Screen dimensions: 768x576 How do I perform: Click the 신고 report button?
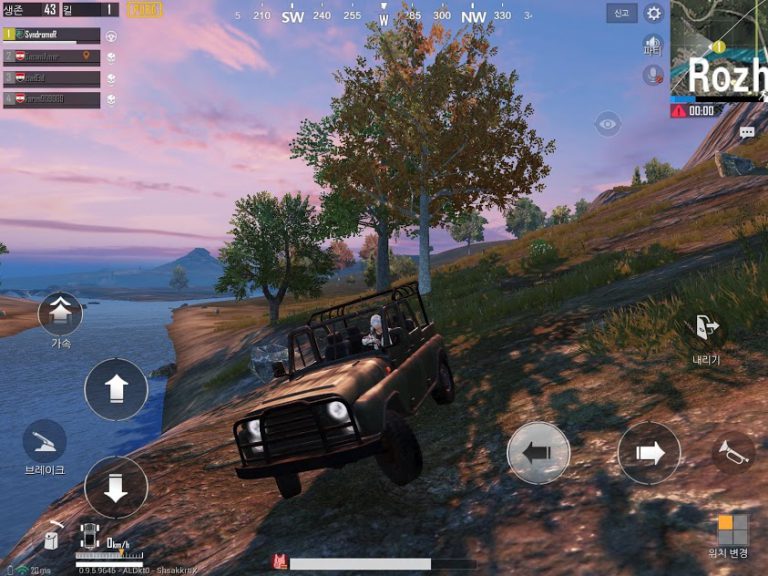pos(621,13)
